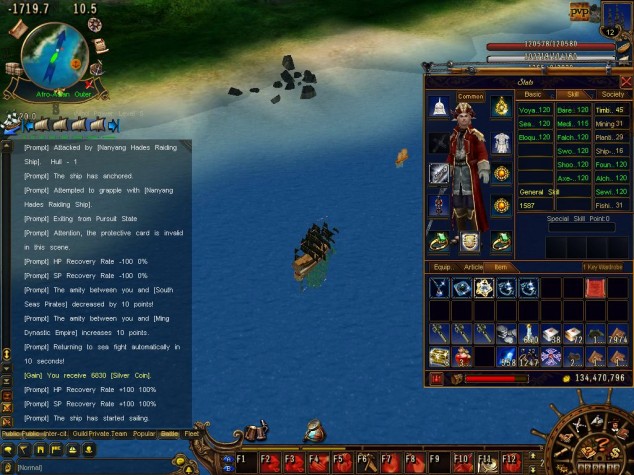Click the PVP mode icon
Screen dimensions: 634x475
581,13
